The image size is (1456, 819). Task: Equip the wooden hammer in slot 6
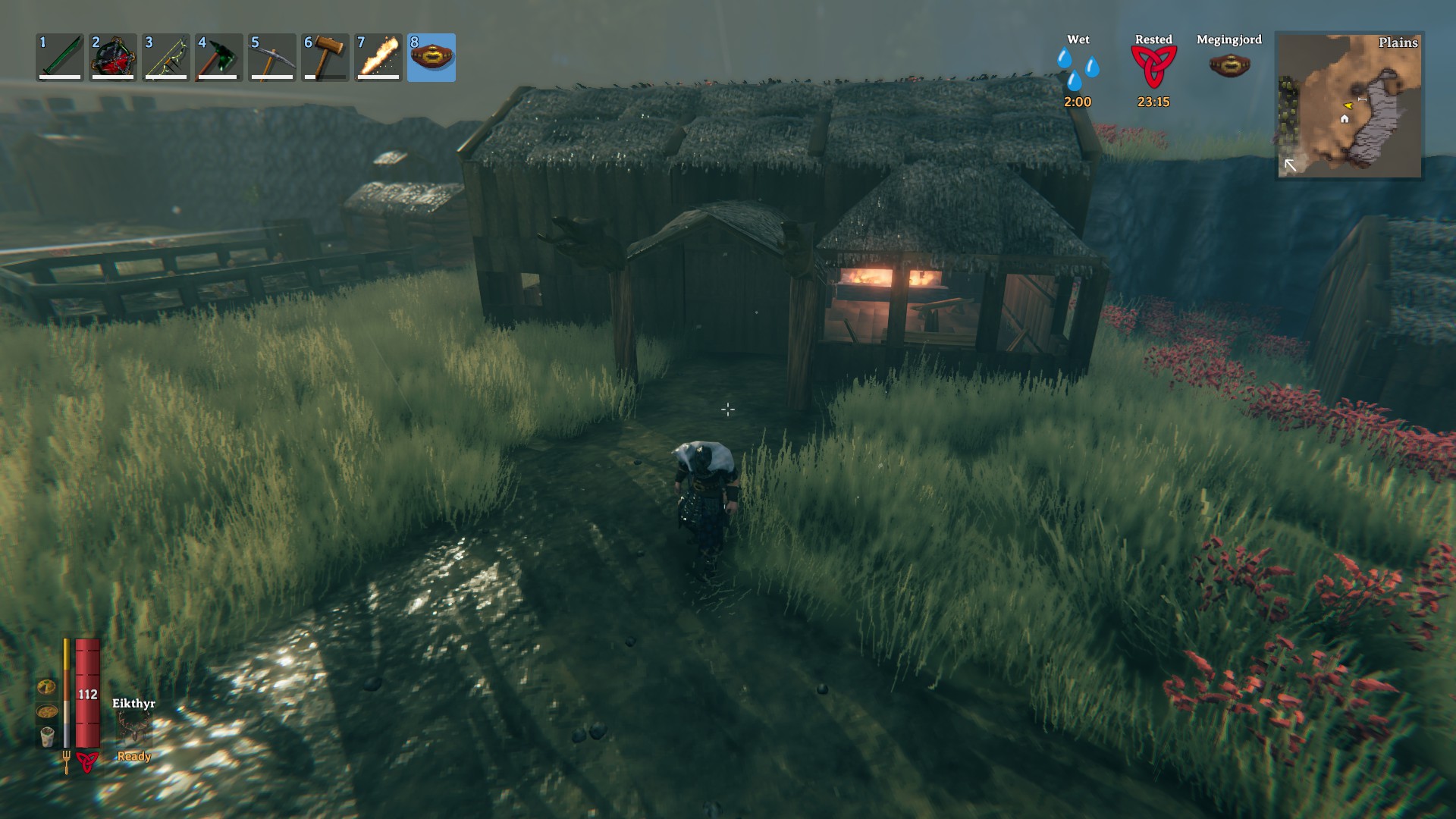(325, 57)
